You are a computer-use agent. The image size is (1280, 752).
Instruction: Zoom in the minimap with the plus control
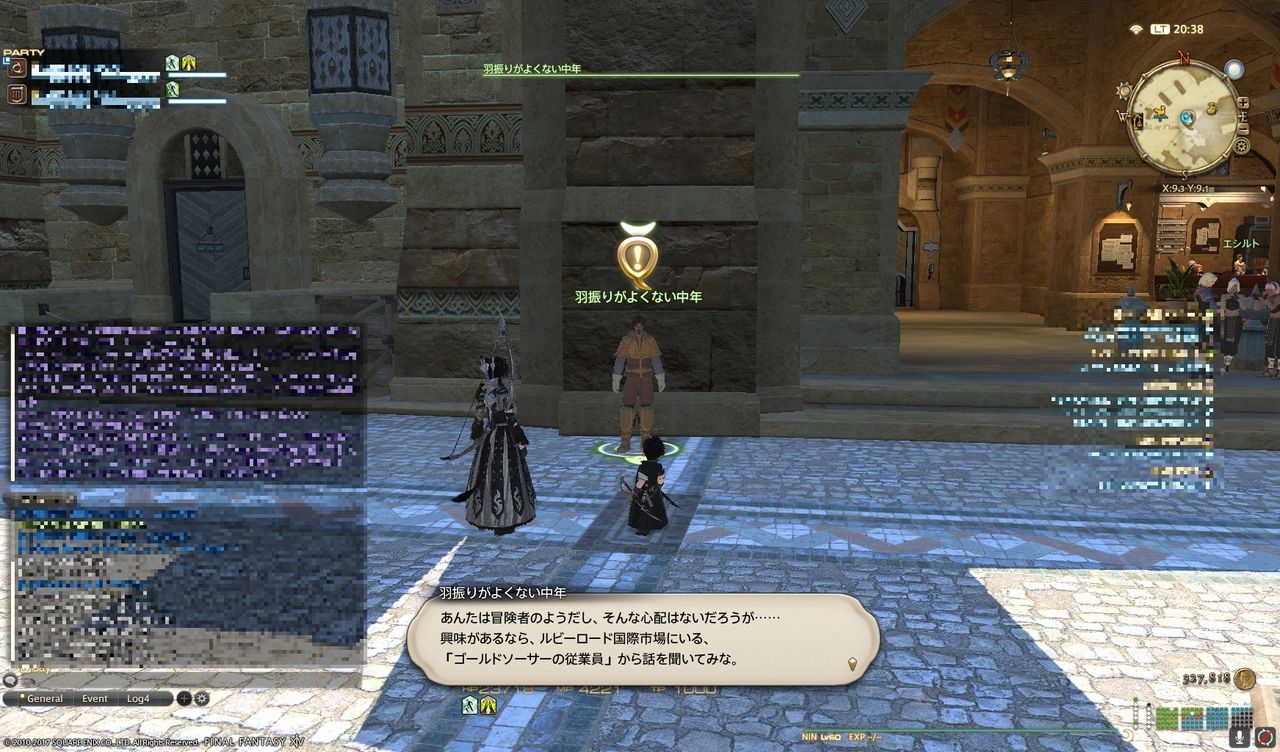(x=1242, y=103)
